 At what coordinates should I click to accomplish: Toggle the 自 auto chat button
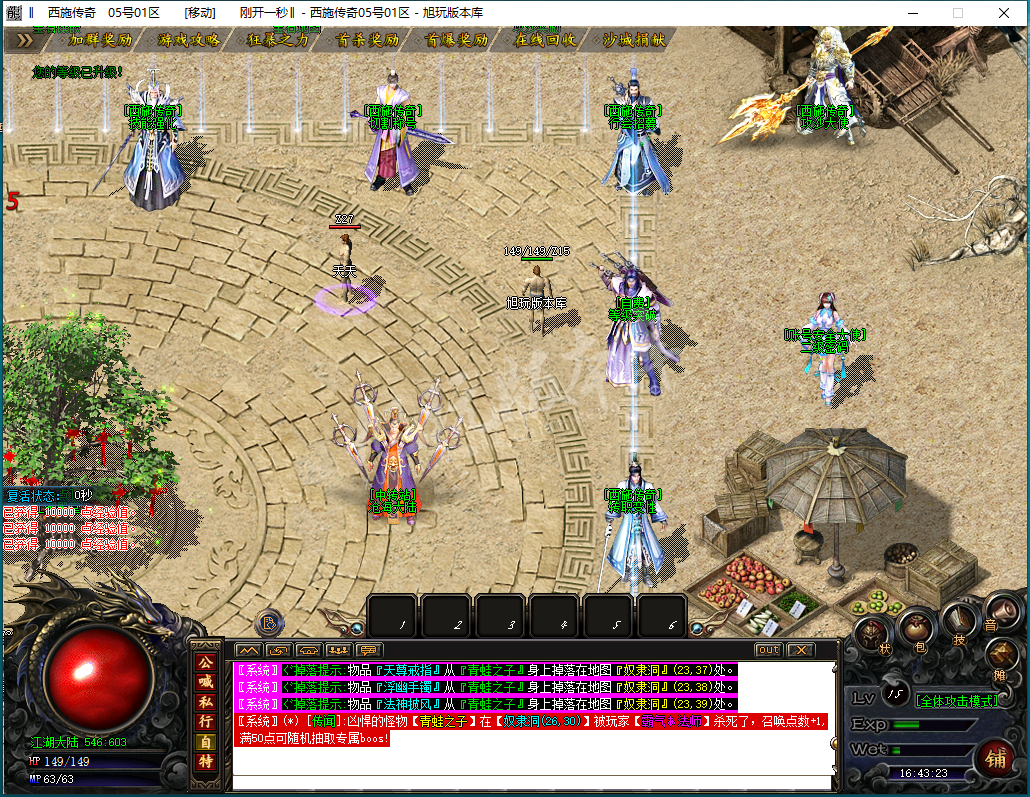click(x=205, y=742)
